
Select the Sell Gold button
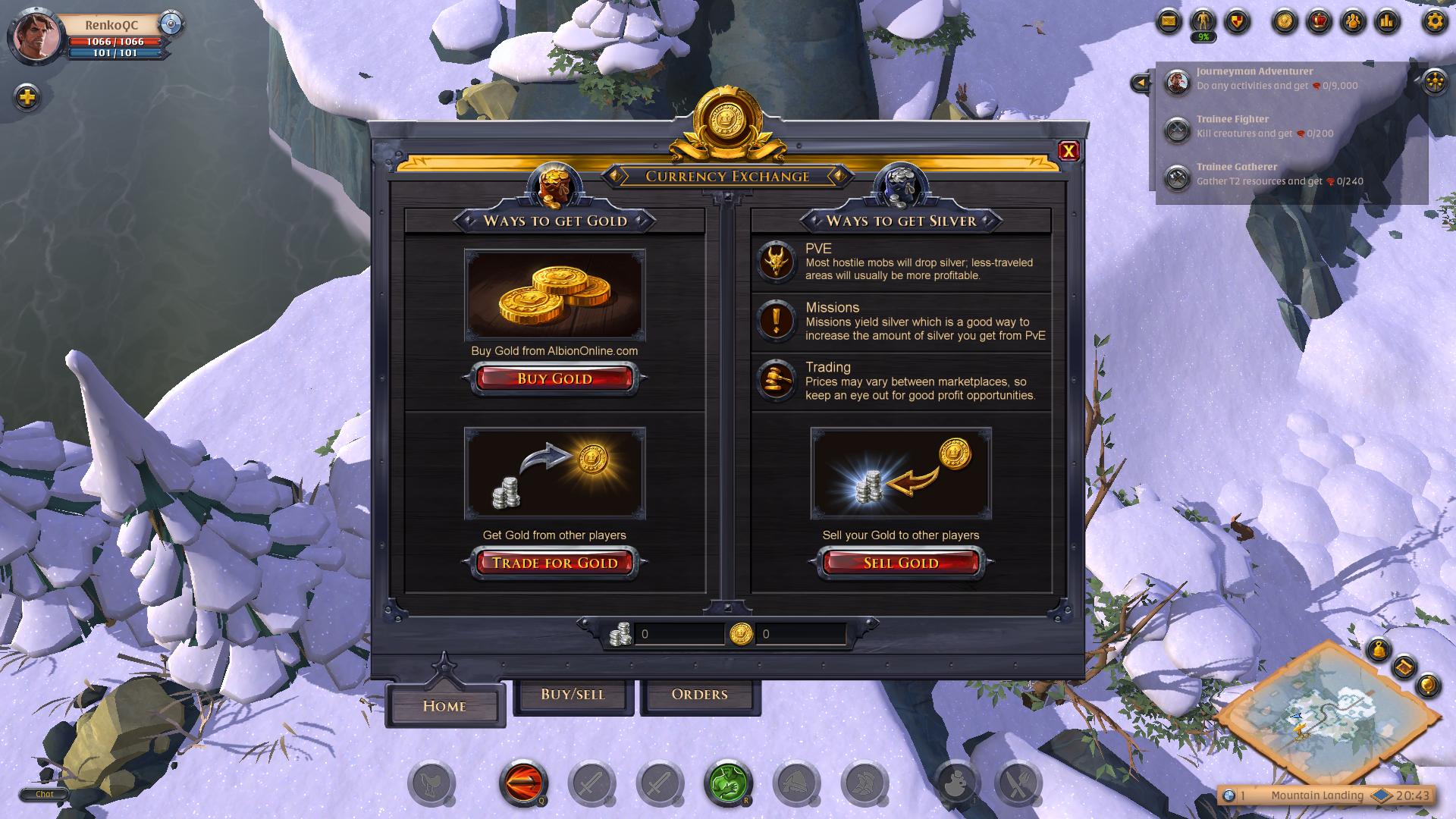(x=901, y=563)
